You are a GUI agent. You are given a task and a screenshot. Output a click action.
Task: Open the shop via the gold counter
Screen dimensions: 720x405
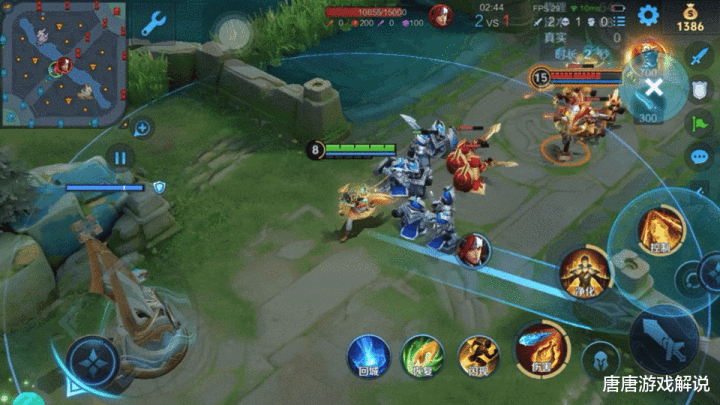tap(690, 19)
